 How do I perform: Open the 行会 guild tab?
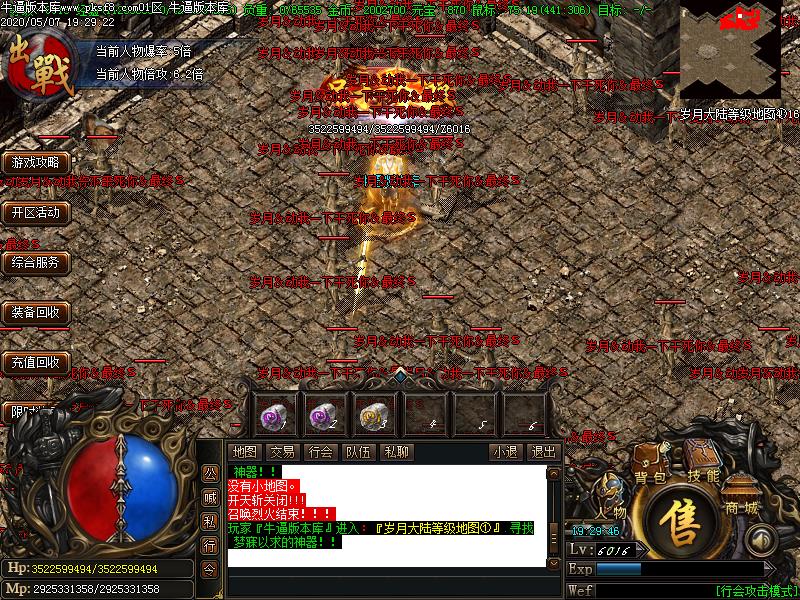(x=320, y=452)
